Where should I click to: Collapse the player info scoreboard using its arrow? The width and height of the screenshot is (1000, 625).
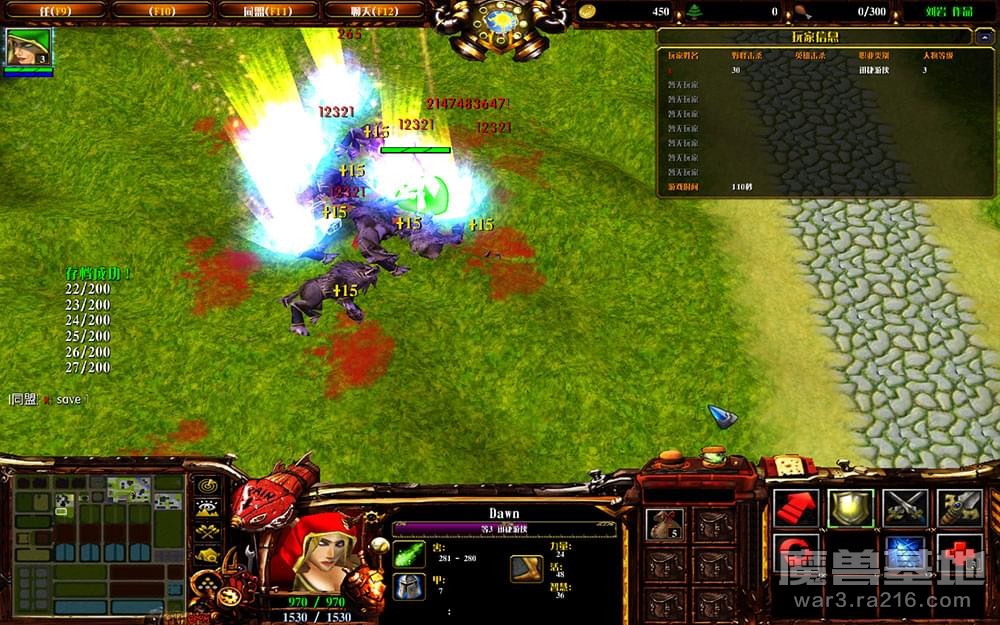984,37
